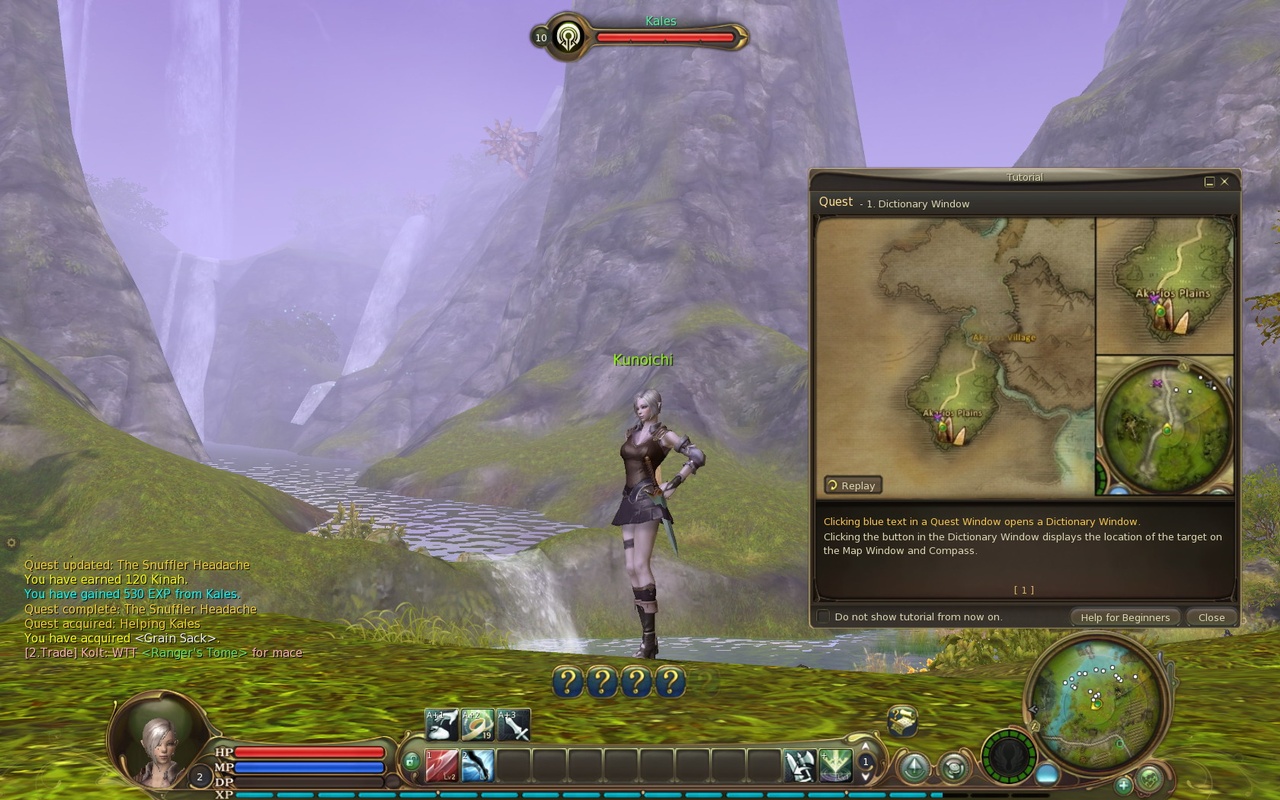This screenshot has height=800, width=1280.
Task: Click the up arrow to change quickbar page
Action: [866, 748]
